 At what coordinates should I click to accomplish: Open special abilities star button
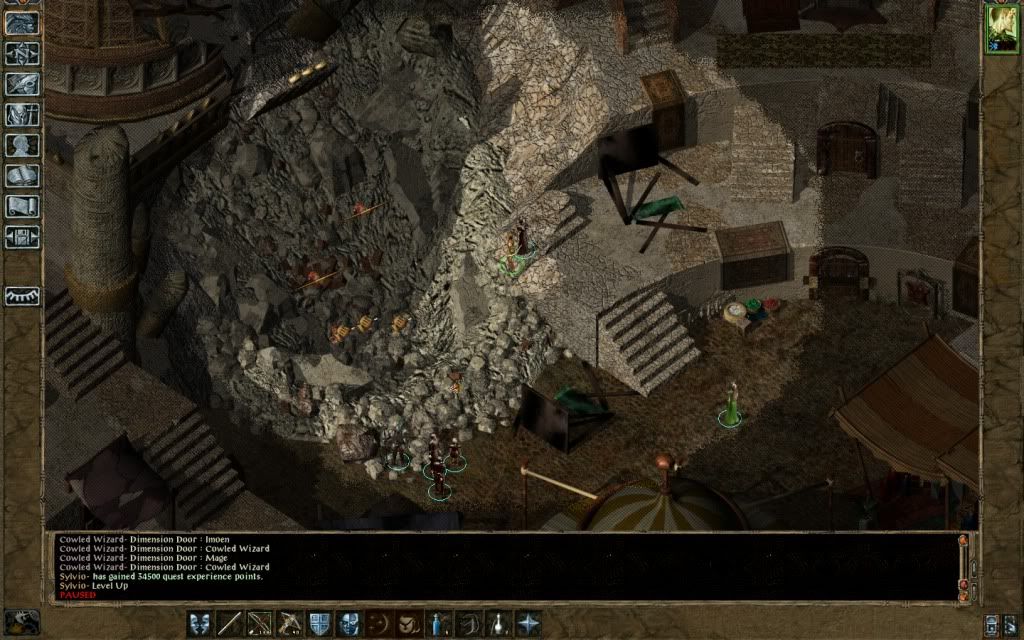click(527, 622)
